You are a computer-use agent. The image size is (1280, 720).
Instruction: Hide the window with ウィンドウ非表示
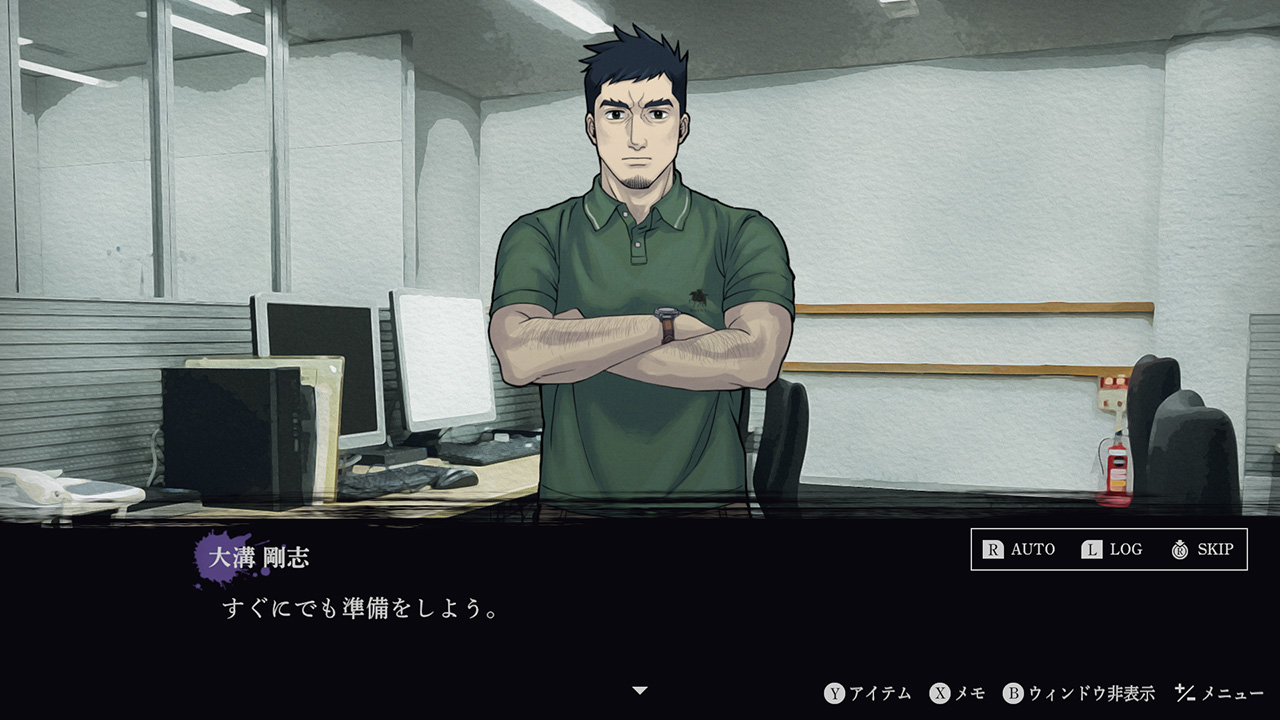coord(1079,693)
